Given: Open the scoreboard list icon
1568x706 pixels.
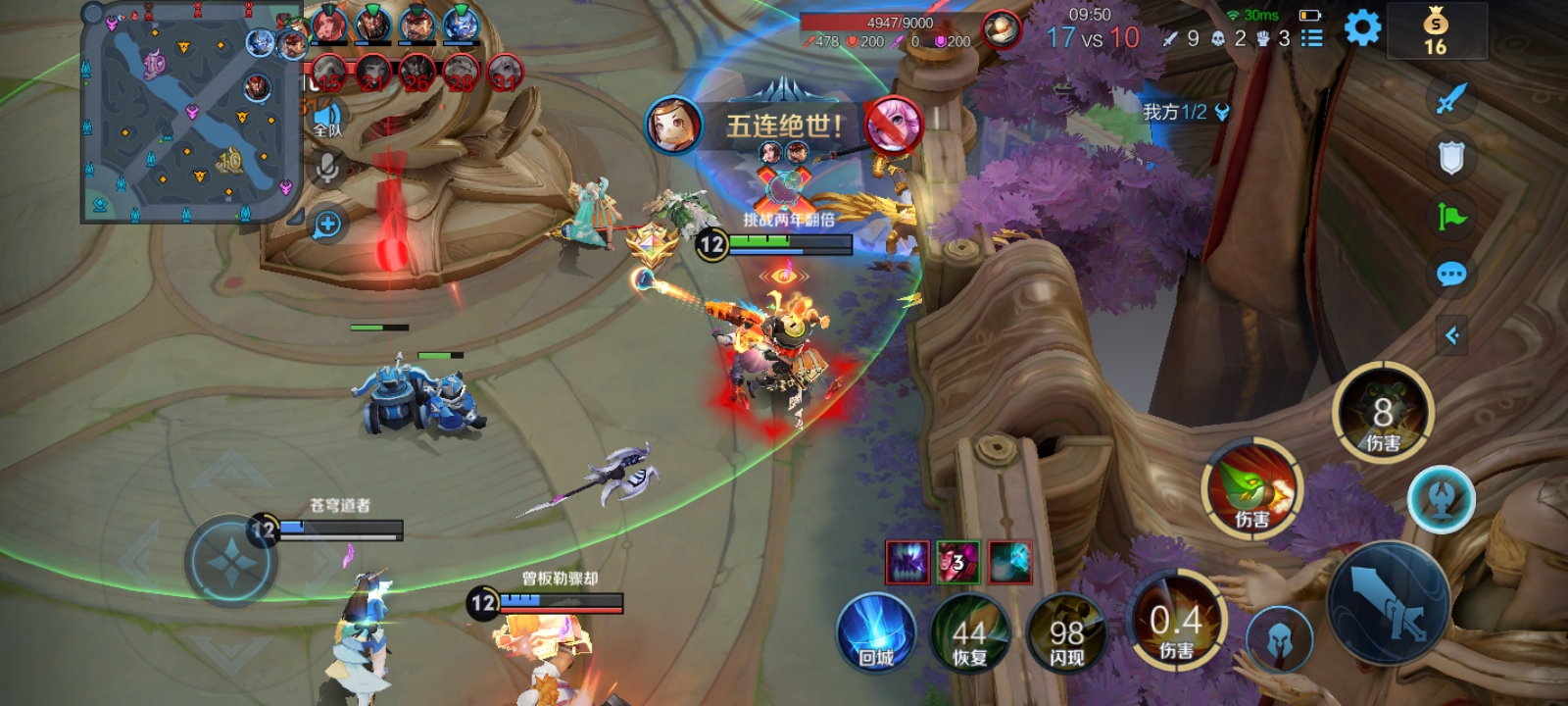Looking at the screenshot, I should [1311, 38].
